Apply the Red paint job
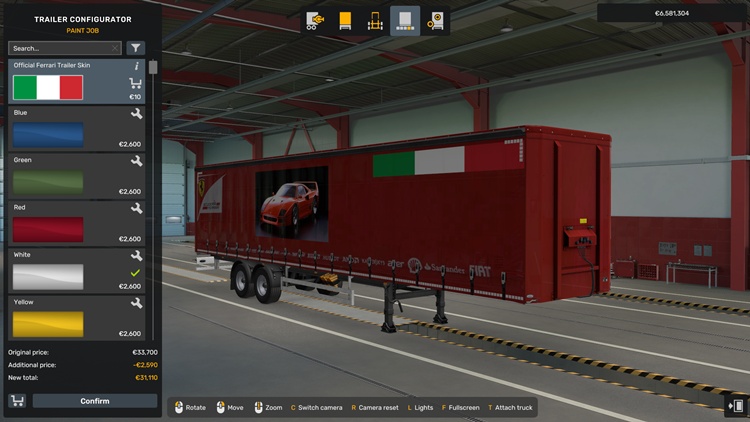 tap(48, 229)
